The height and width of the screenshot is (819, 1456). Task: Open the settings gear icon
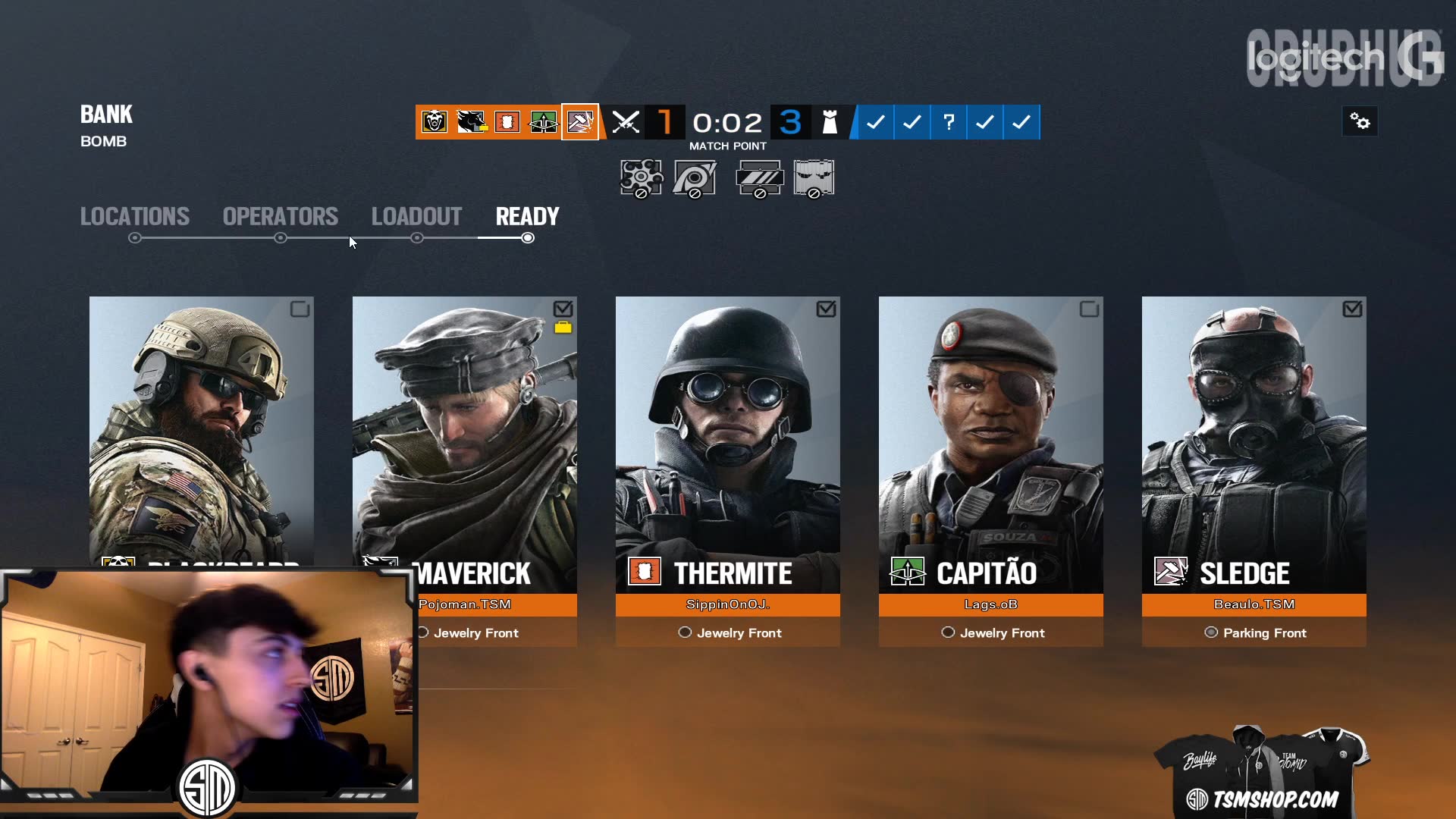pyautogui.click(x=1360, y=121)
